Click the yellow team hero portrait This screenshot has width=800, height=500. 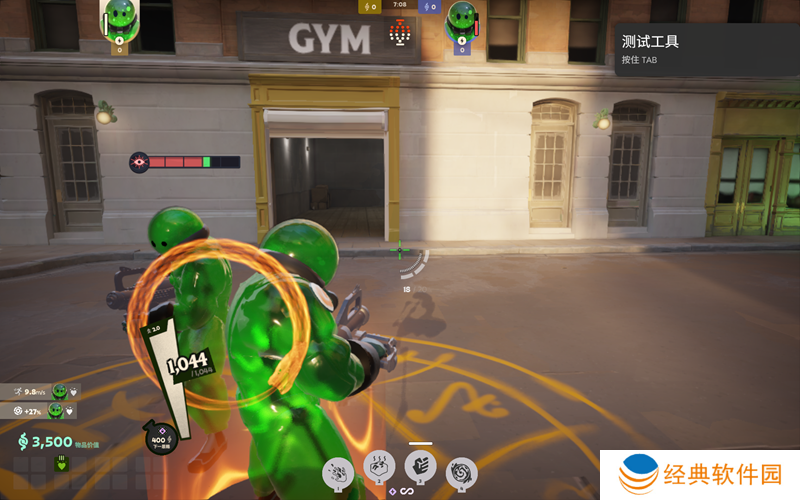(121, 18)
